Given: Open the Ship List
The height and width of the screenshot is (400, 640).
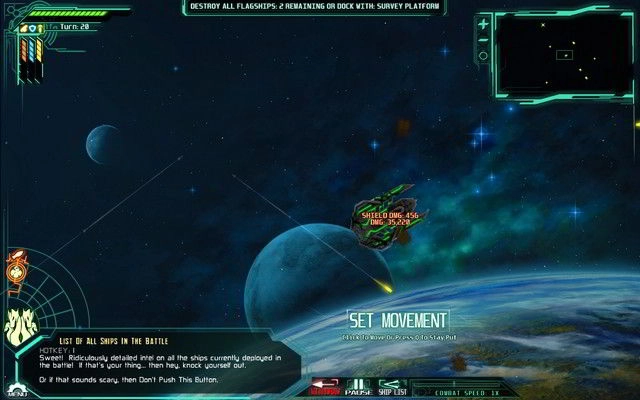Looking at the screenshot, I should click(393, 385).
